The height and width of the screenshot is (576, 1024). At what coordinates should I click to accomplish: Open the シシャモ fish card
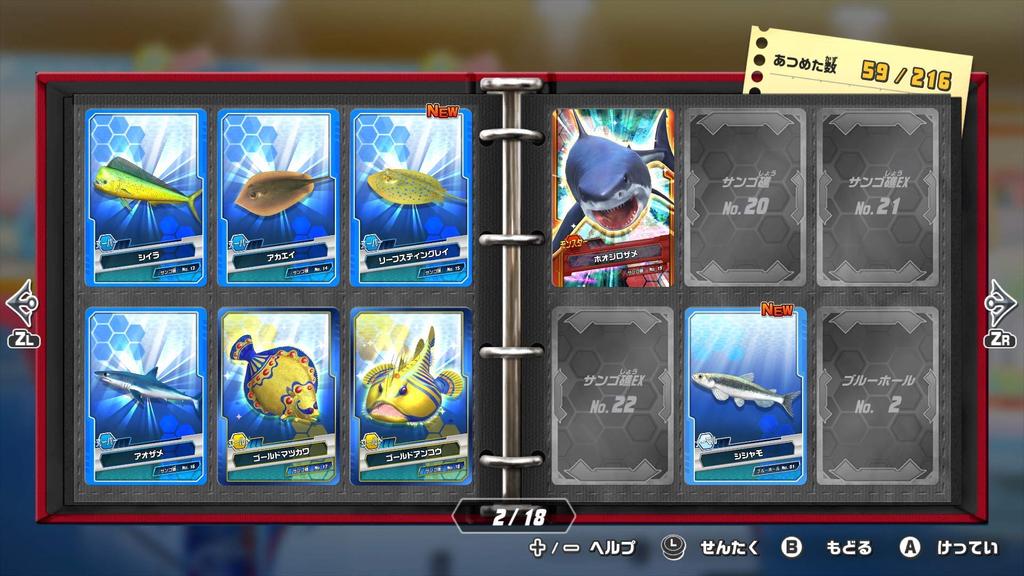[x=746, y=396]
